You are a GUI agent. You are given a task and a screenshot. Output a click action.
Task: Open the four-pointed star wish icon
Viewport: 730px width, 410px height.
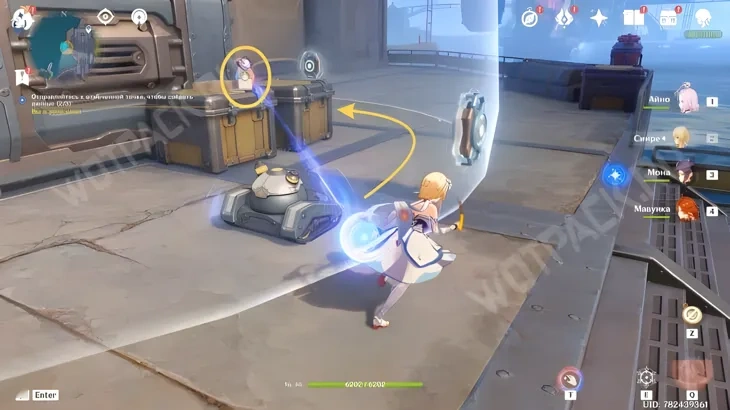coord(599,18)
